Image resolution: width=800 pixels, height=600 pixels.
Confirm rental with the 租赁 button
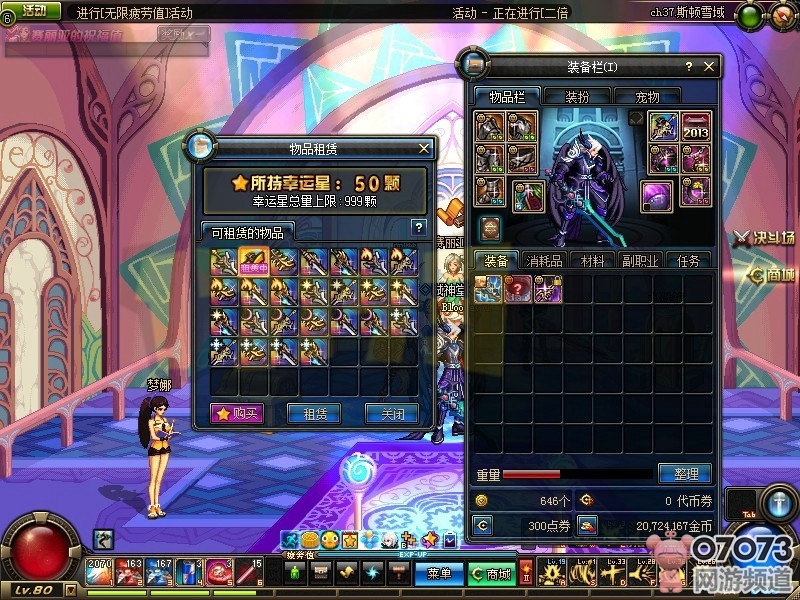tap(314, 413)
